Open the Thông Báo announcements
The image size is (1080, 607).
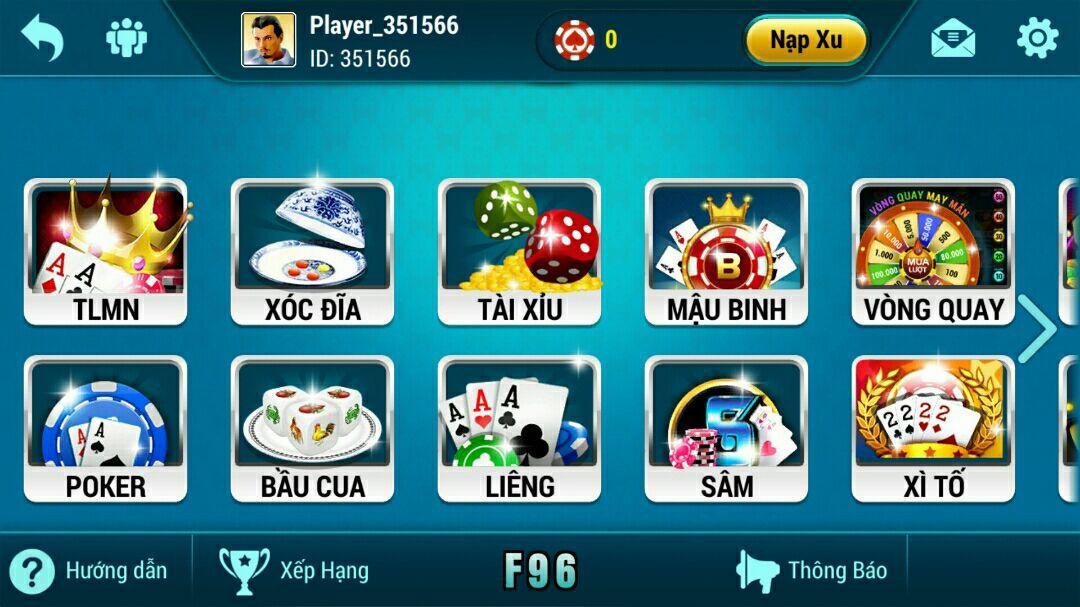812,571
